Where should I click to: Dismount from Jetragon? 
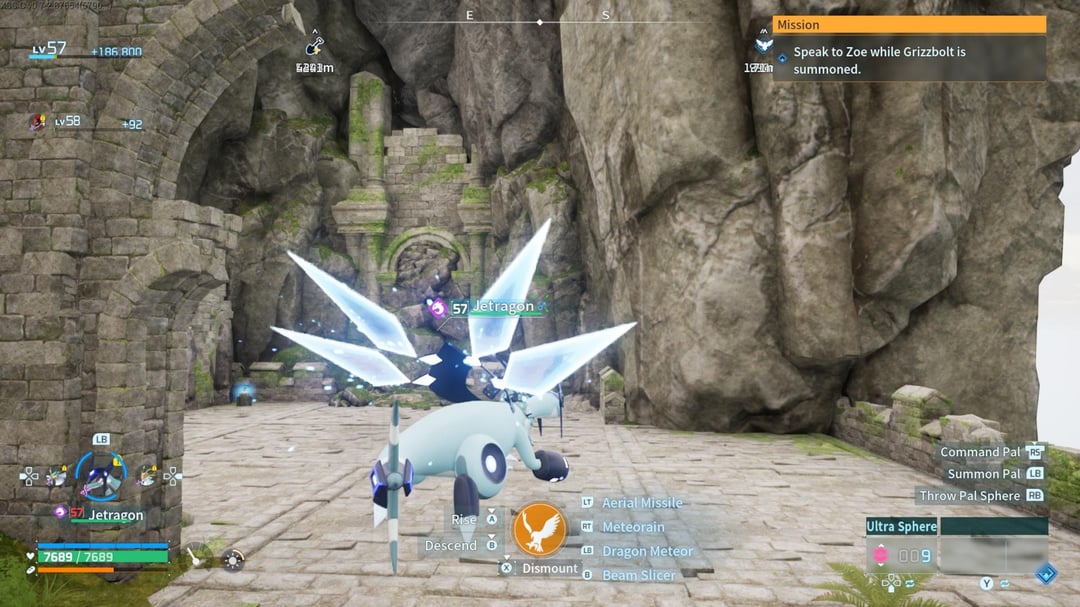click(550, 568)
